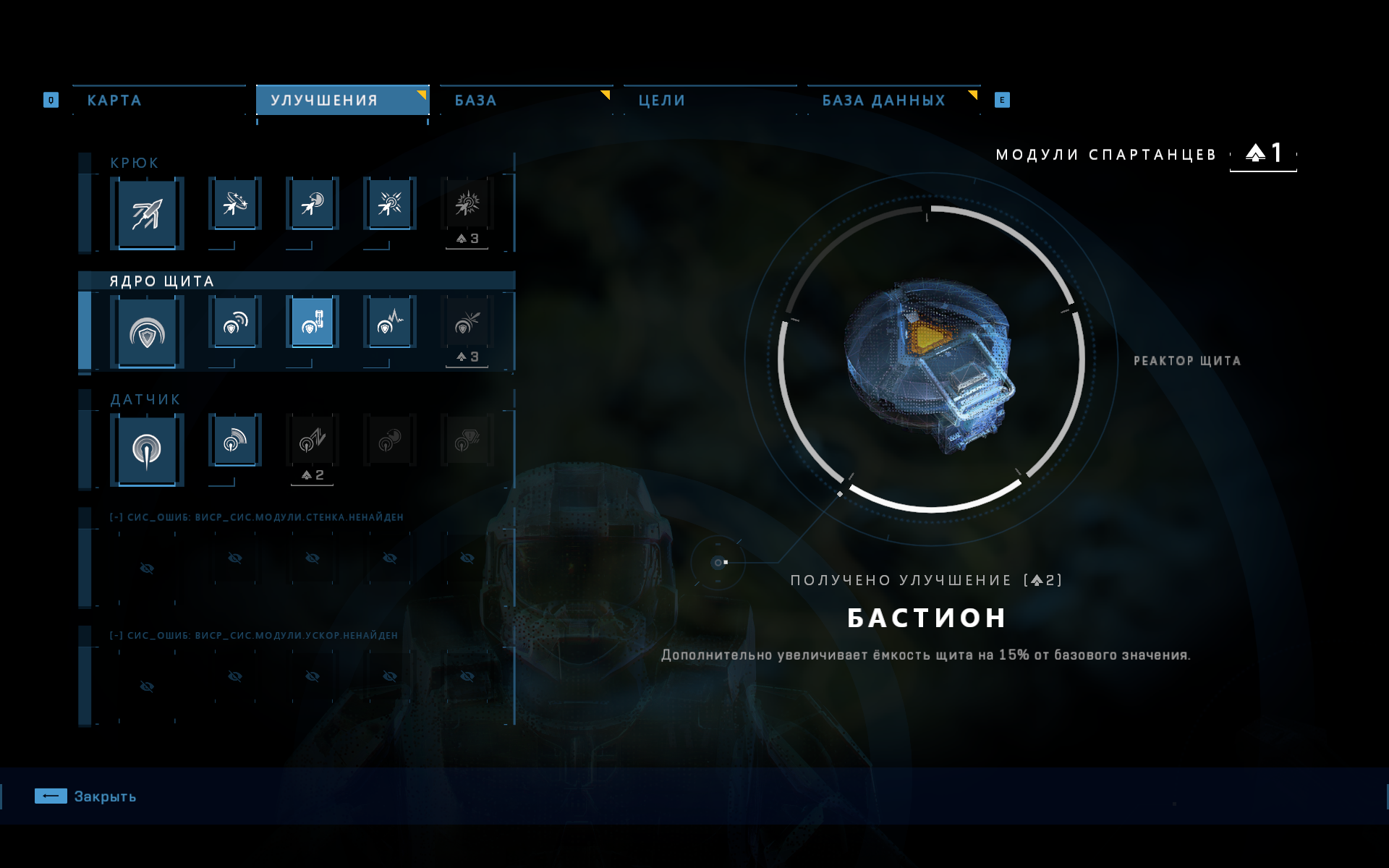Viewport: 1389px width, 868px height.
Task: Choose the locked sensor upgrade costing 2 modules
Action: coord(313,441)
